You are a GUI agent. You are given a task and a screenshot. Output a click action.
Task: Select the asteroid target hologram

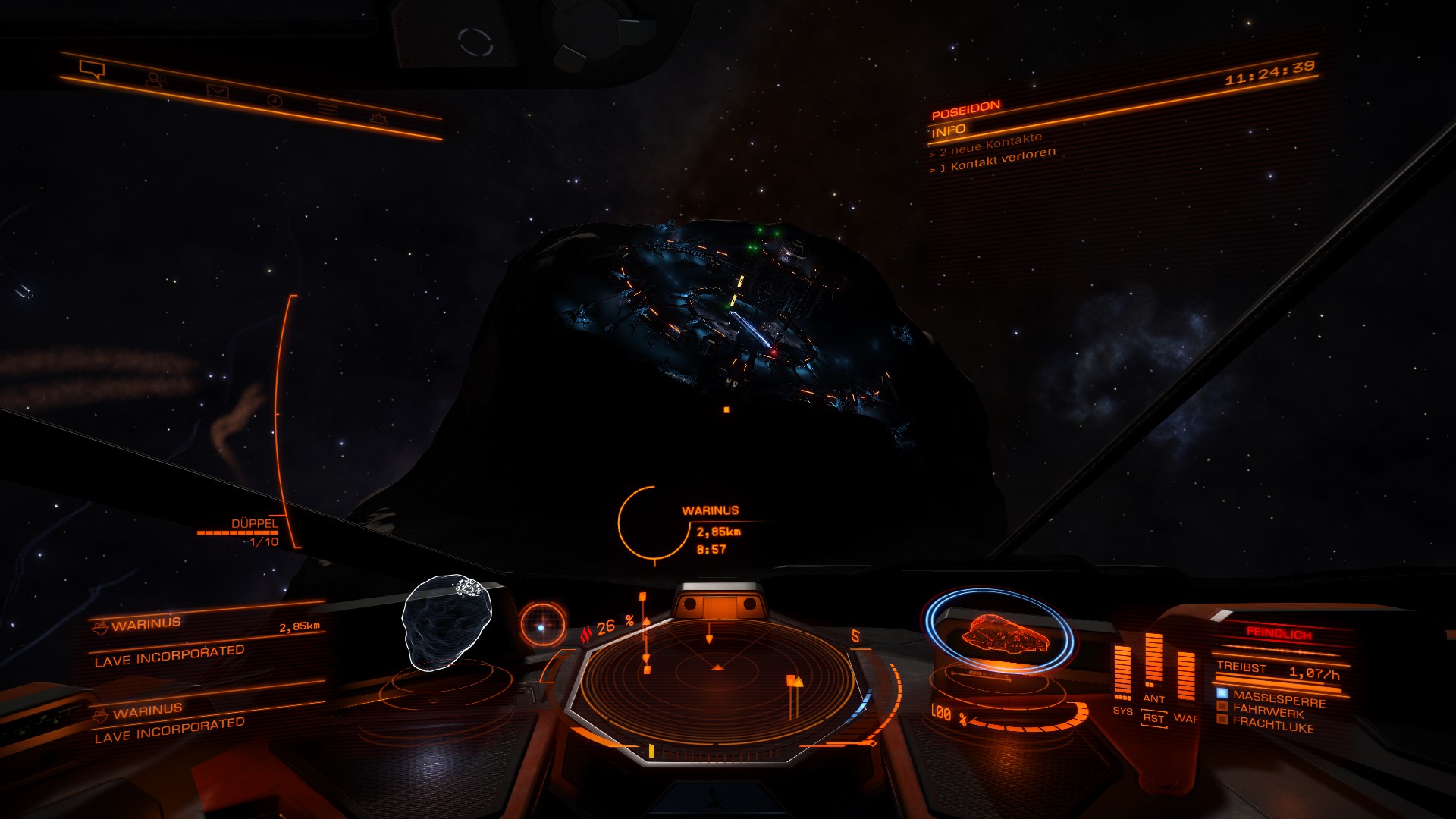446,622
